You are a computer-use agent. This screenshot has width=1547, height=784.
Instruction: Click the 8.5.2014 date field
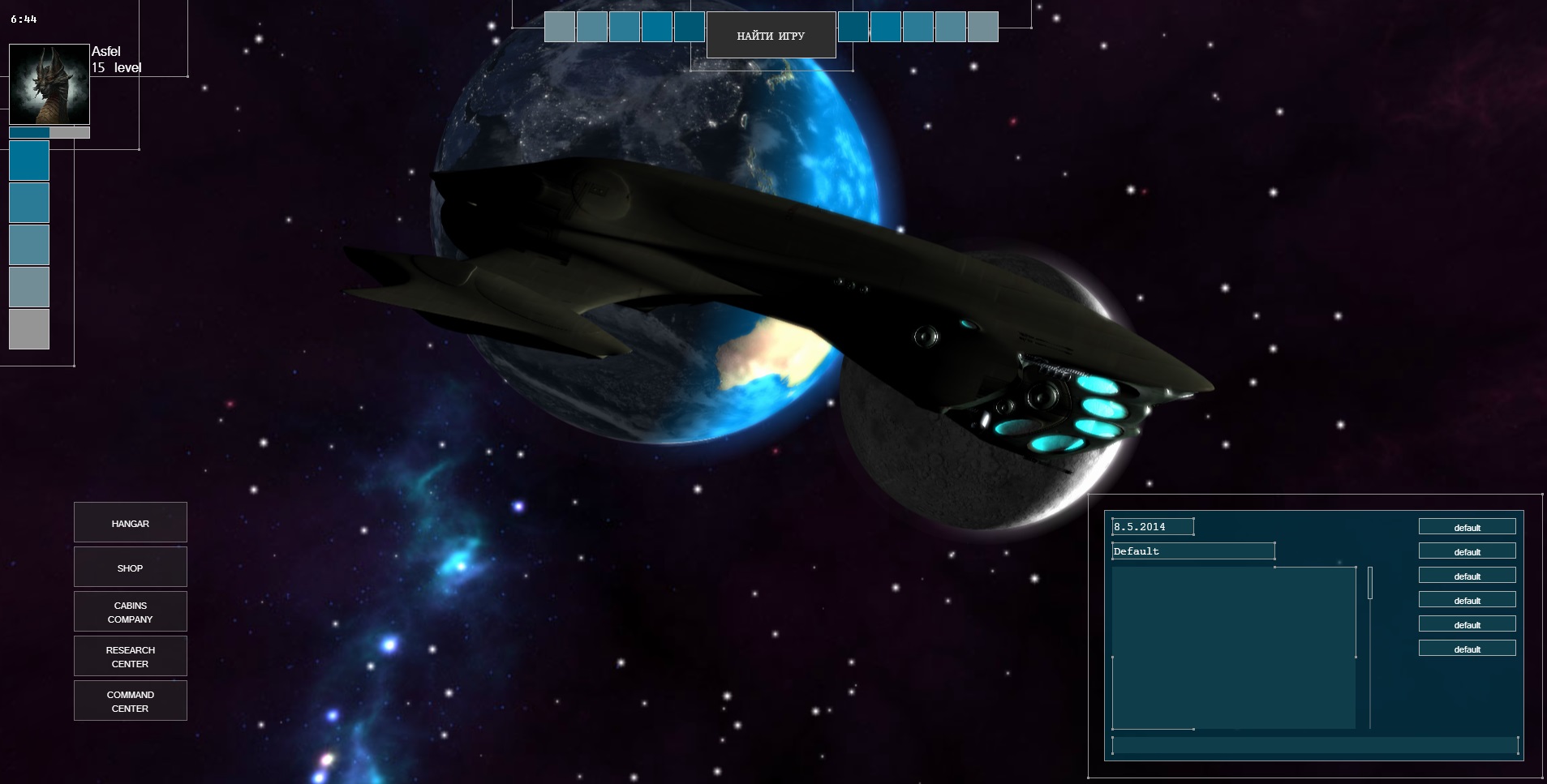point(1152,527)
